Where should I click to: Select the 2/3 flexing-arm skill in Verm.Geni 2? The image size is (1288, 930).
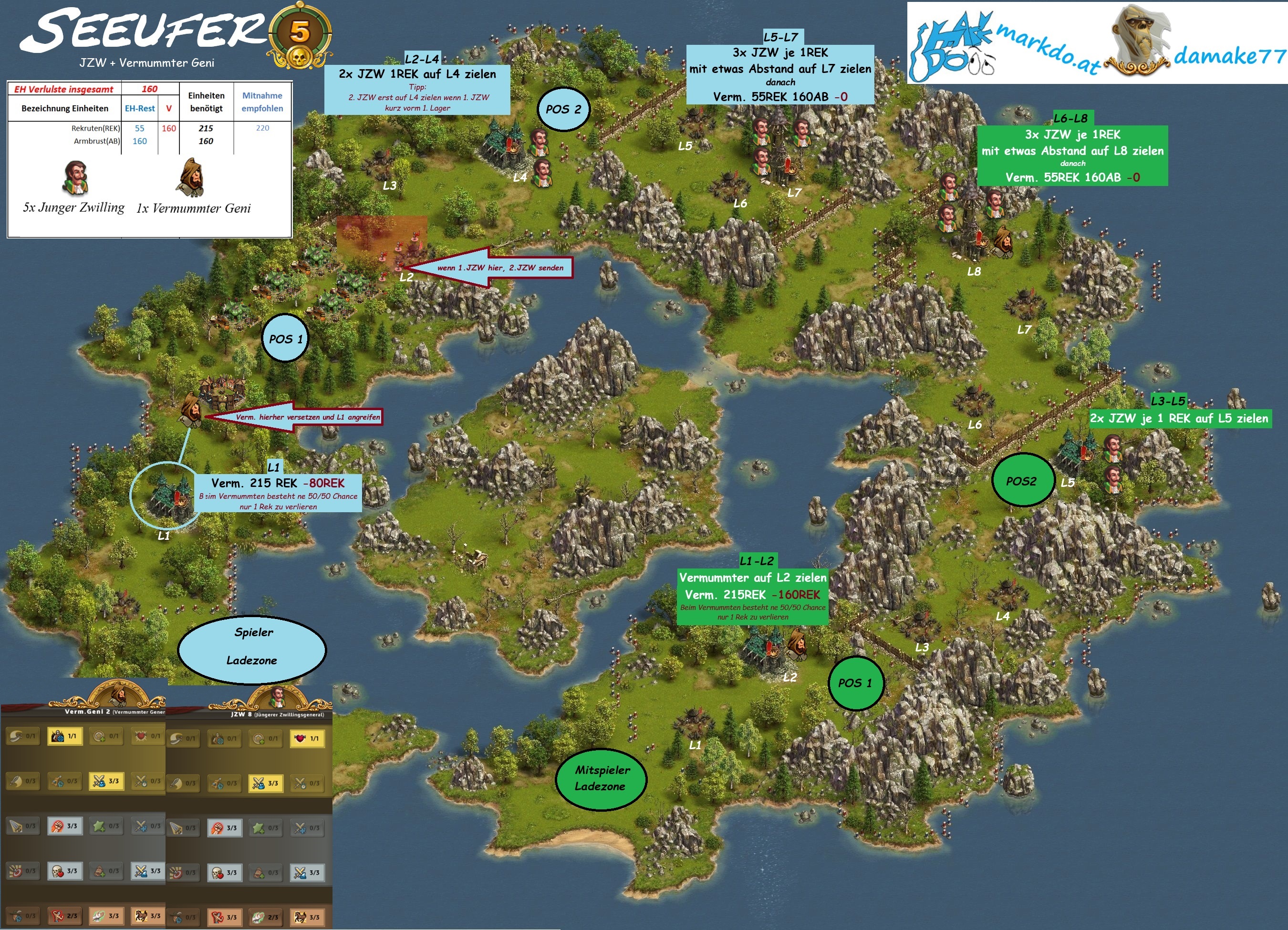coord(64,916)
